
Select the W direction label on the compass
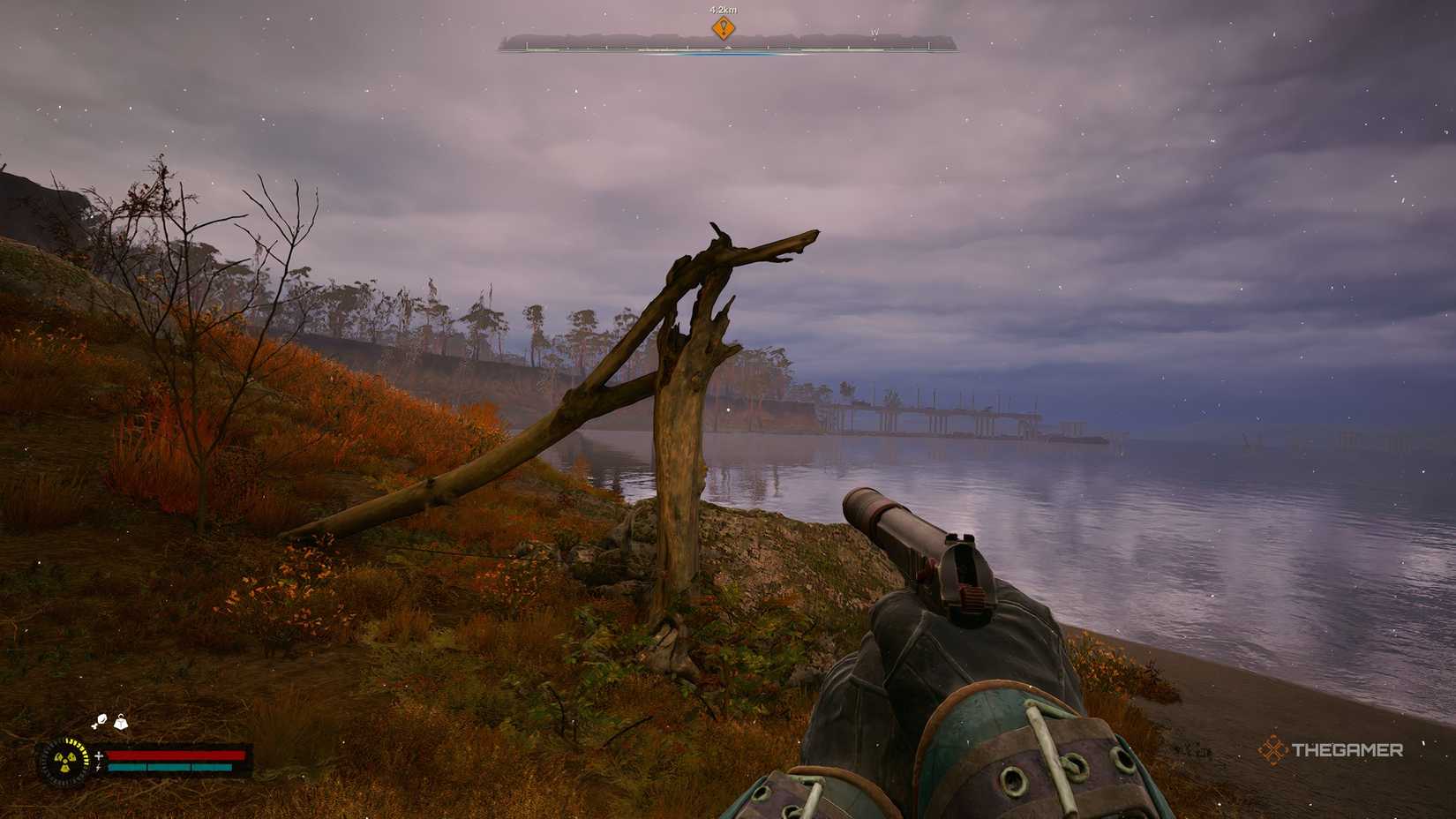875,33
